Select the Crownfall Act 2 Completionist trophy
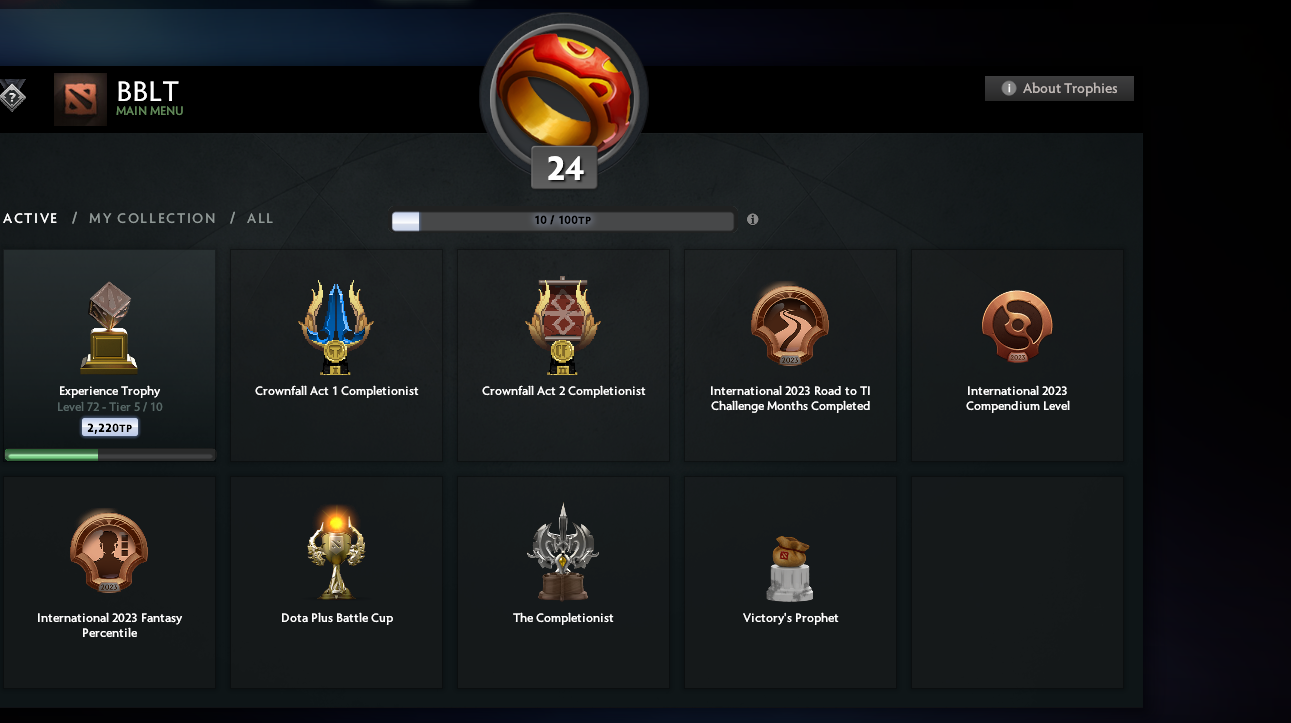Image resolution: width=1291 pixels, height=723 pixels. 563,325
